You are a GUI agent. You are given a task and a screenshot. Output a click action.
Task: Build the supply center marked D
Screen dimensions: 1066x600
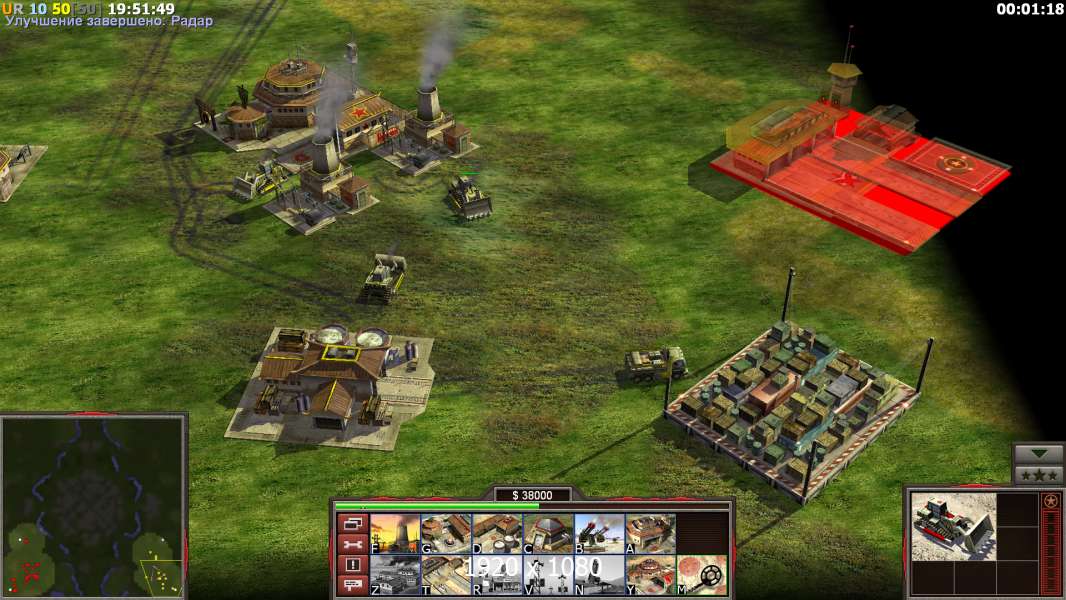[x=497, y=534]
